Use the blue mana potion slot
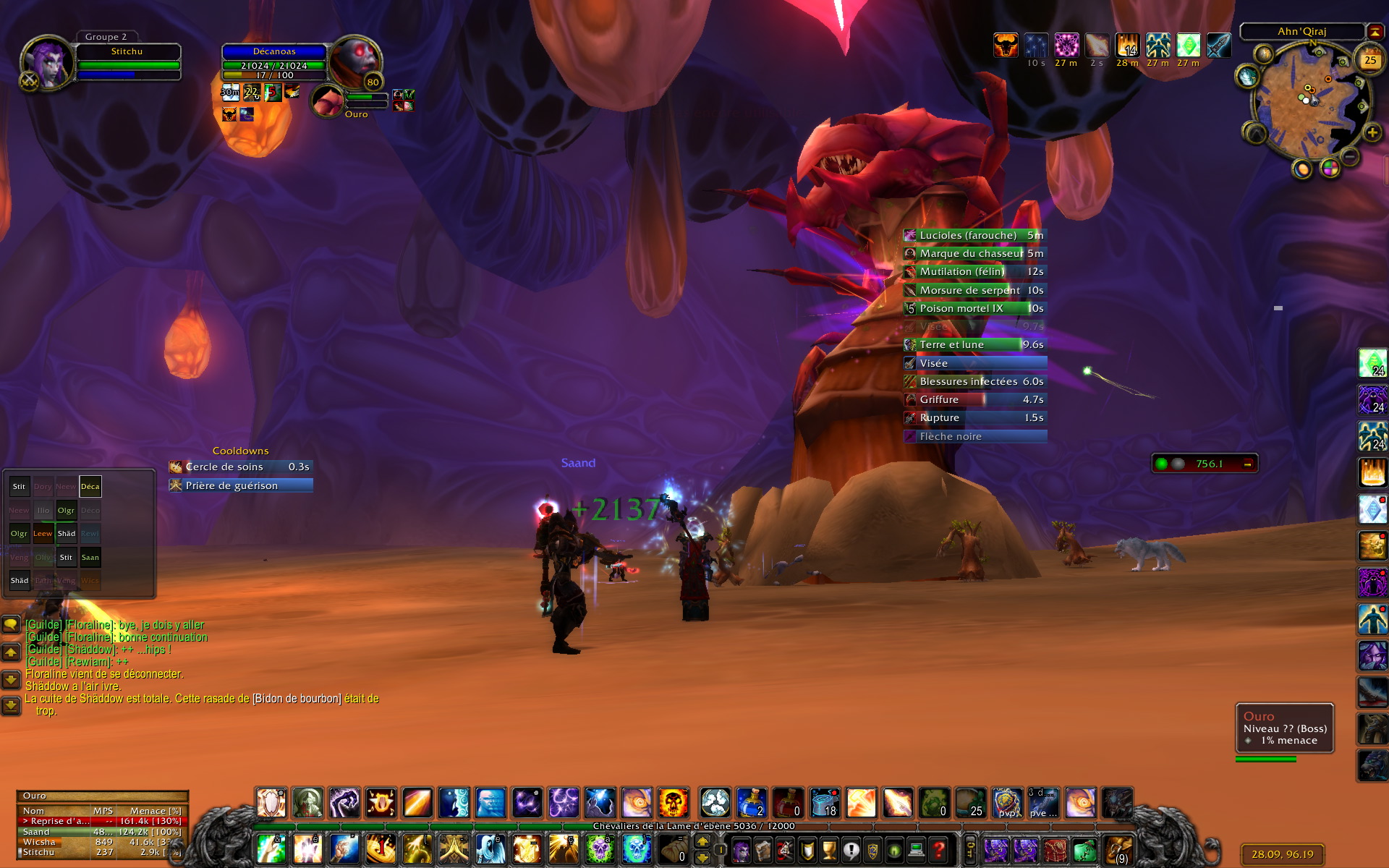Viewport: 1389px width, 868px height. (x=752, y=803)
